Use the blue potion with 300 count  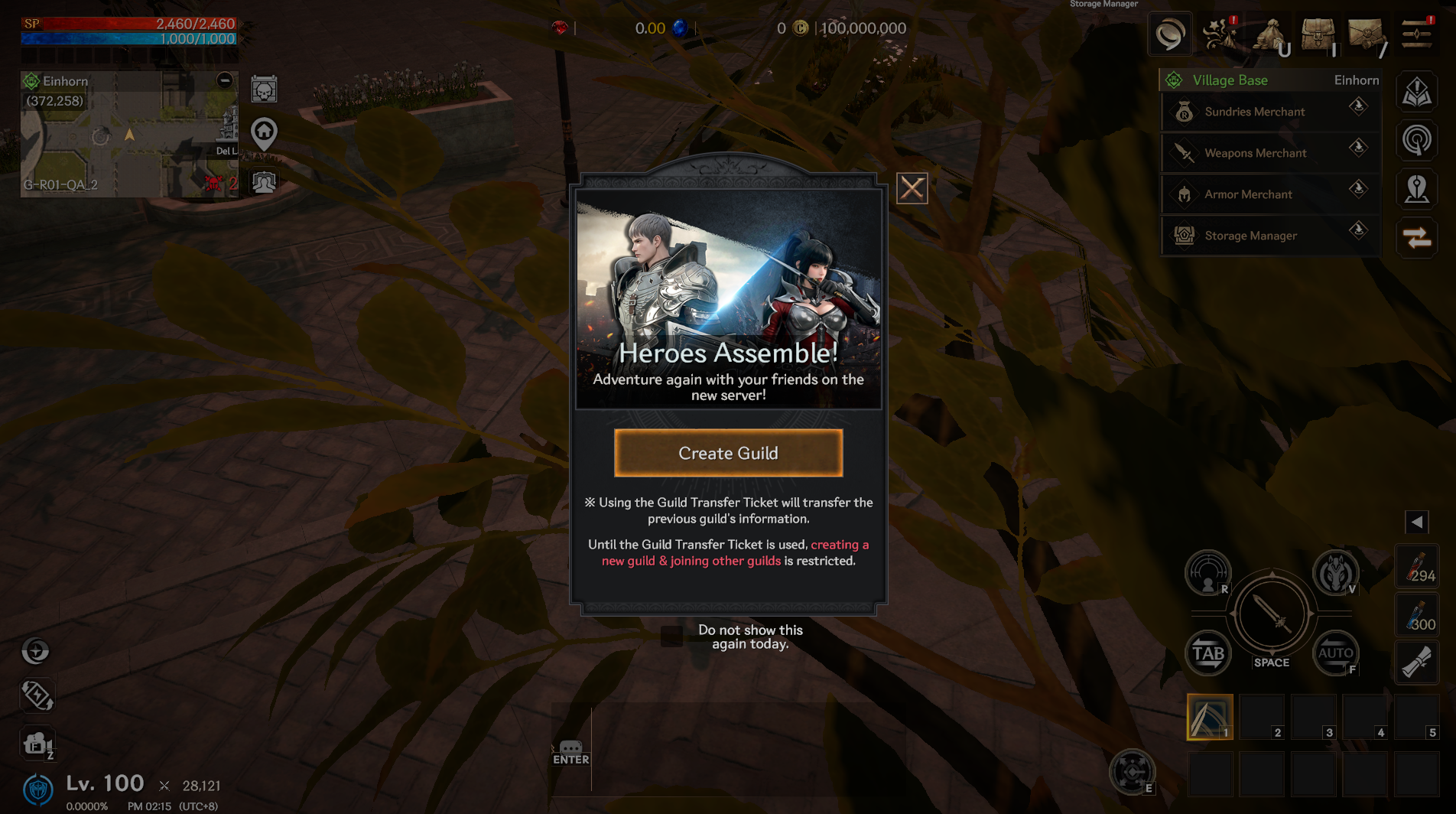pos(1417,616)
